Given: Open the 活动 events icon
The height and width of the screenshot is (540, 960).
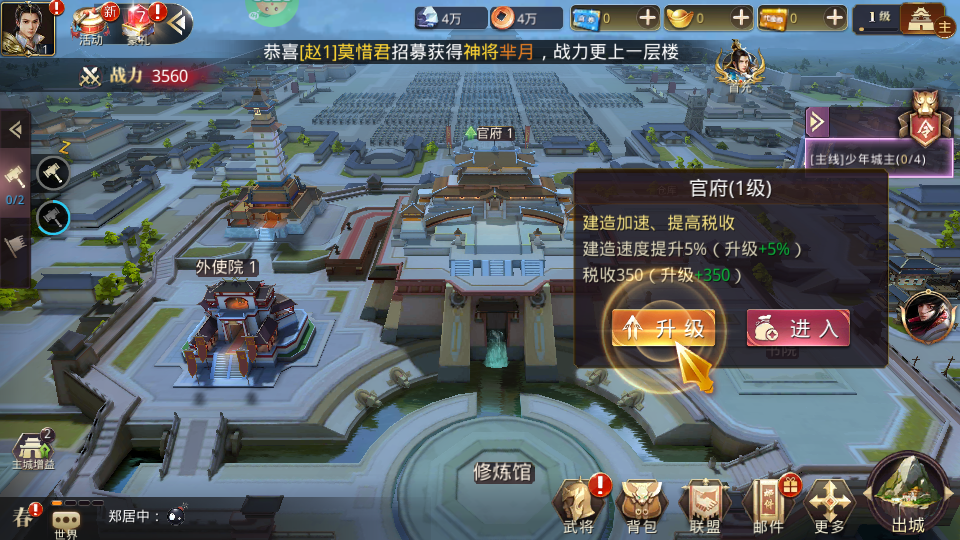Looking at the screenshot, I should pyautogui.click(x=92, y=23).
